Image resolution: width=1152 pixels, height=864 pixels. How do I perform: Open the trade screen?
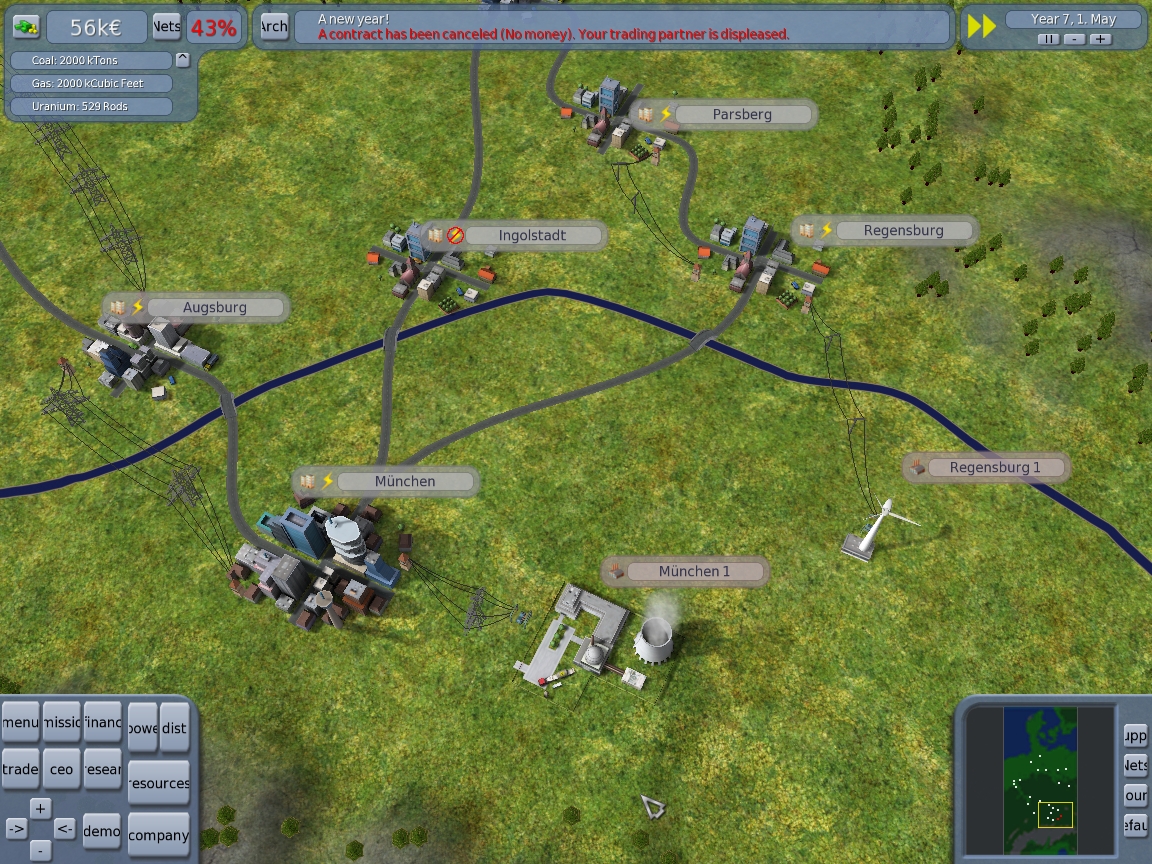click(20, 769)
